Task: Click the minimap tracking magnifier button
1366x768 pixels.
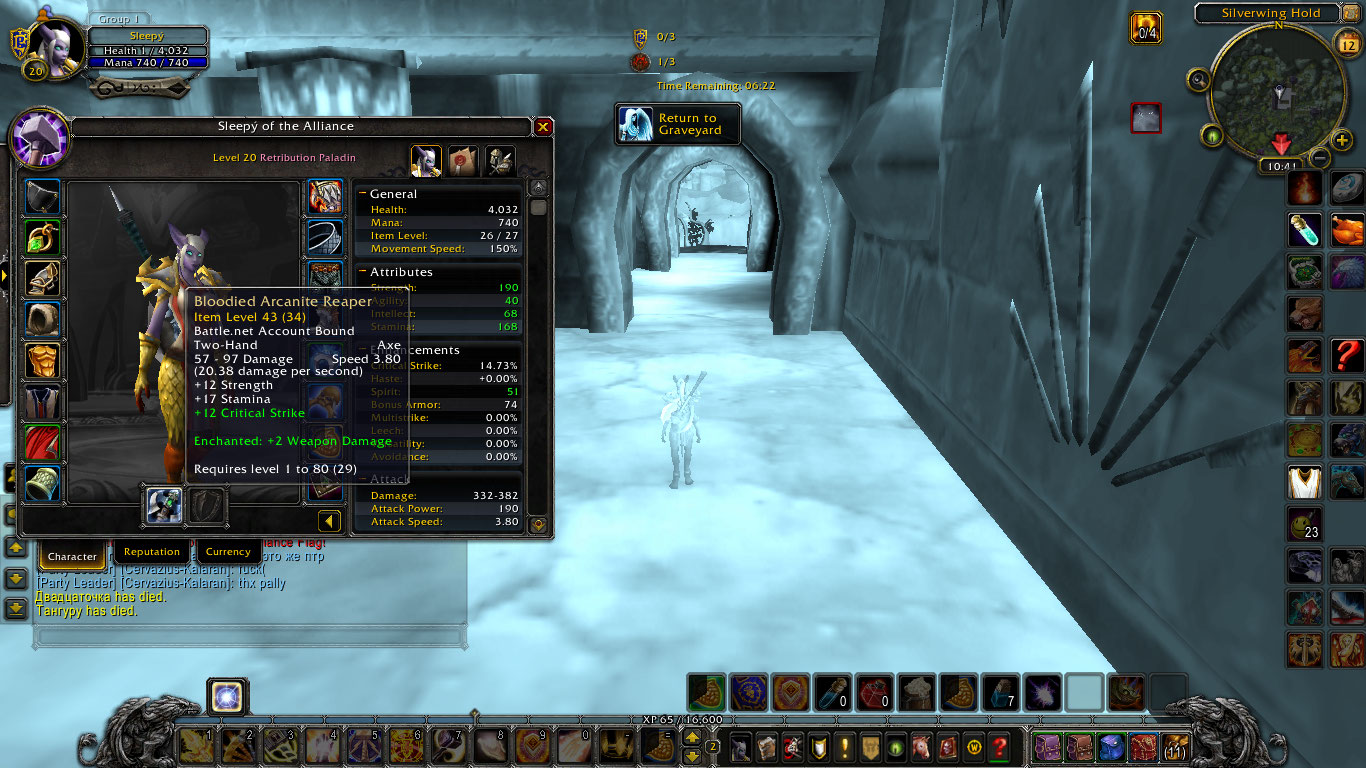Action: (1197, 79)
